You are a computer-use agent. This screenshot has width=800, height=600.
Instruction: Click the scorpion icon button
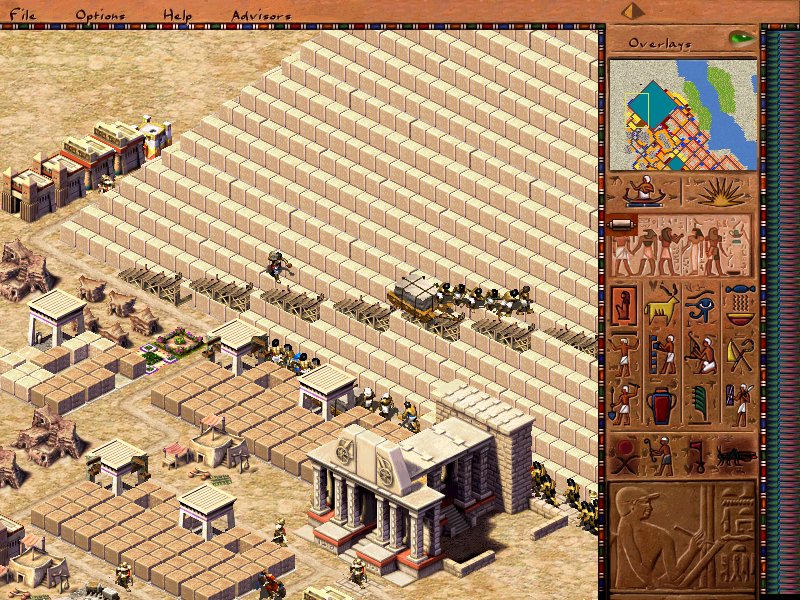[734, 455]
